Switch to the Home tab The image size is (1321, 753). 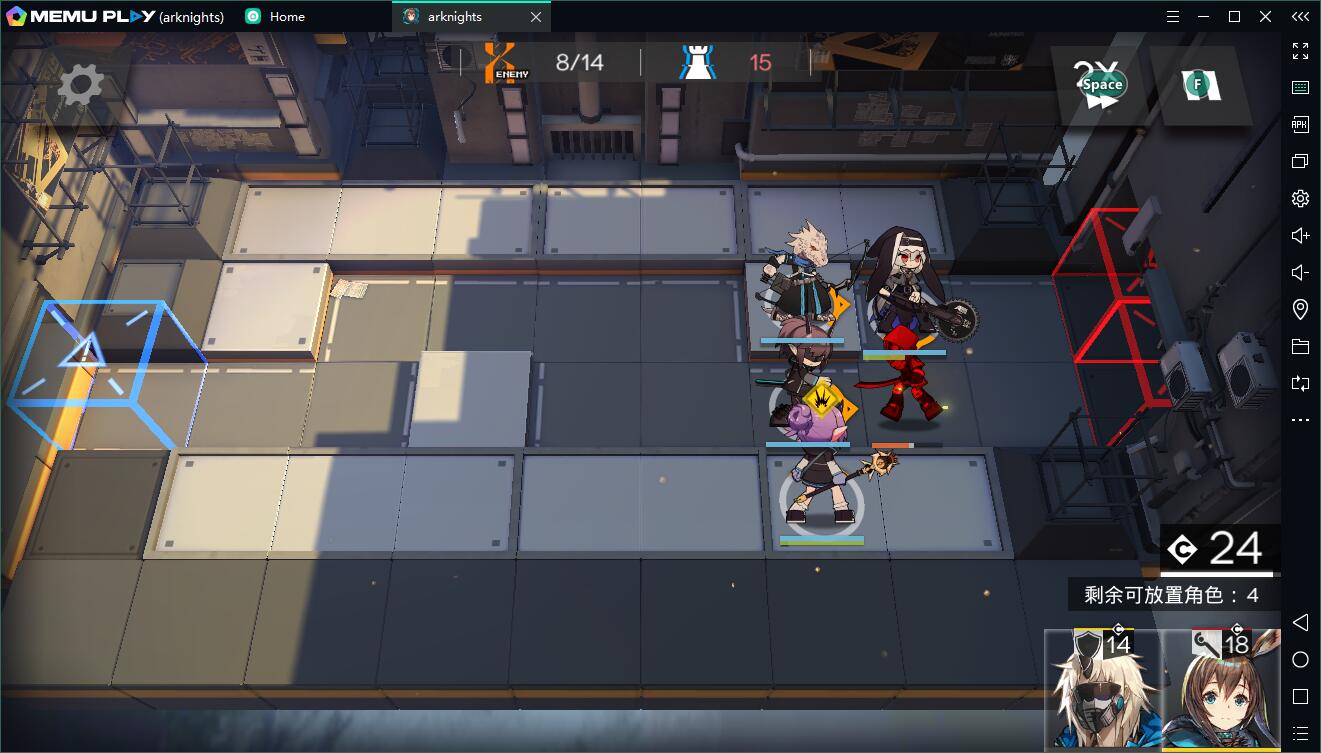[286, 17]
